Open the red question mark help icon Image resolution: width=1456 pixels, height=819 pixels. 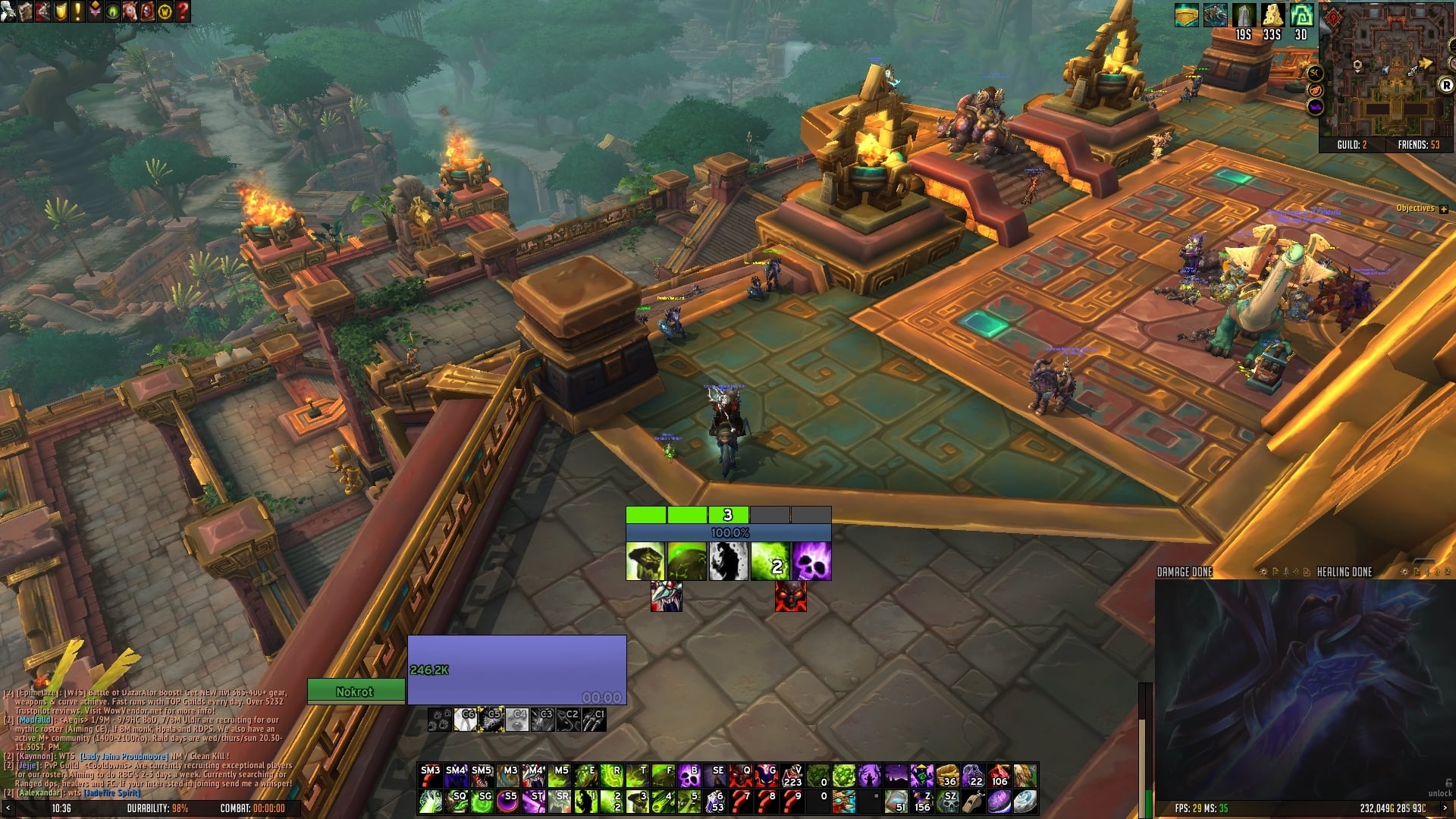pyautogui.click(x=183, y=11)
